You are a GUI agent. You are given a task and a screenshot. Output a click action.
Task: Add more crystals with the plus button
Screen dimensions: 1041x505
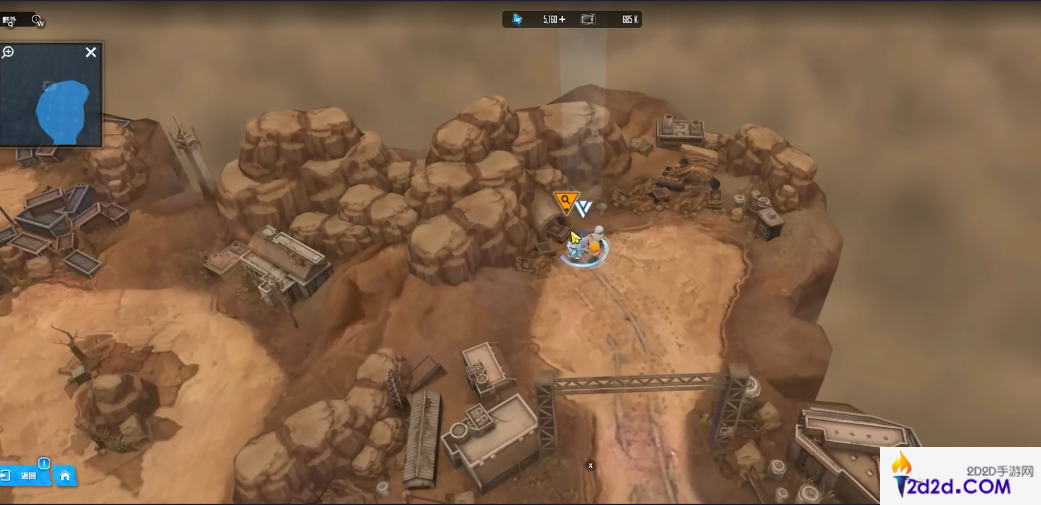click(x=561, y=19)
